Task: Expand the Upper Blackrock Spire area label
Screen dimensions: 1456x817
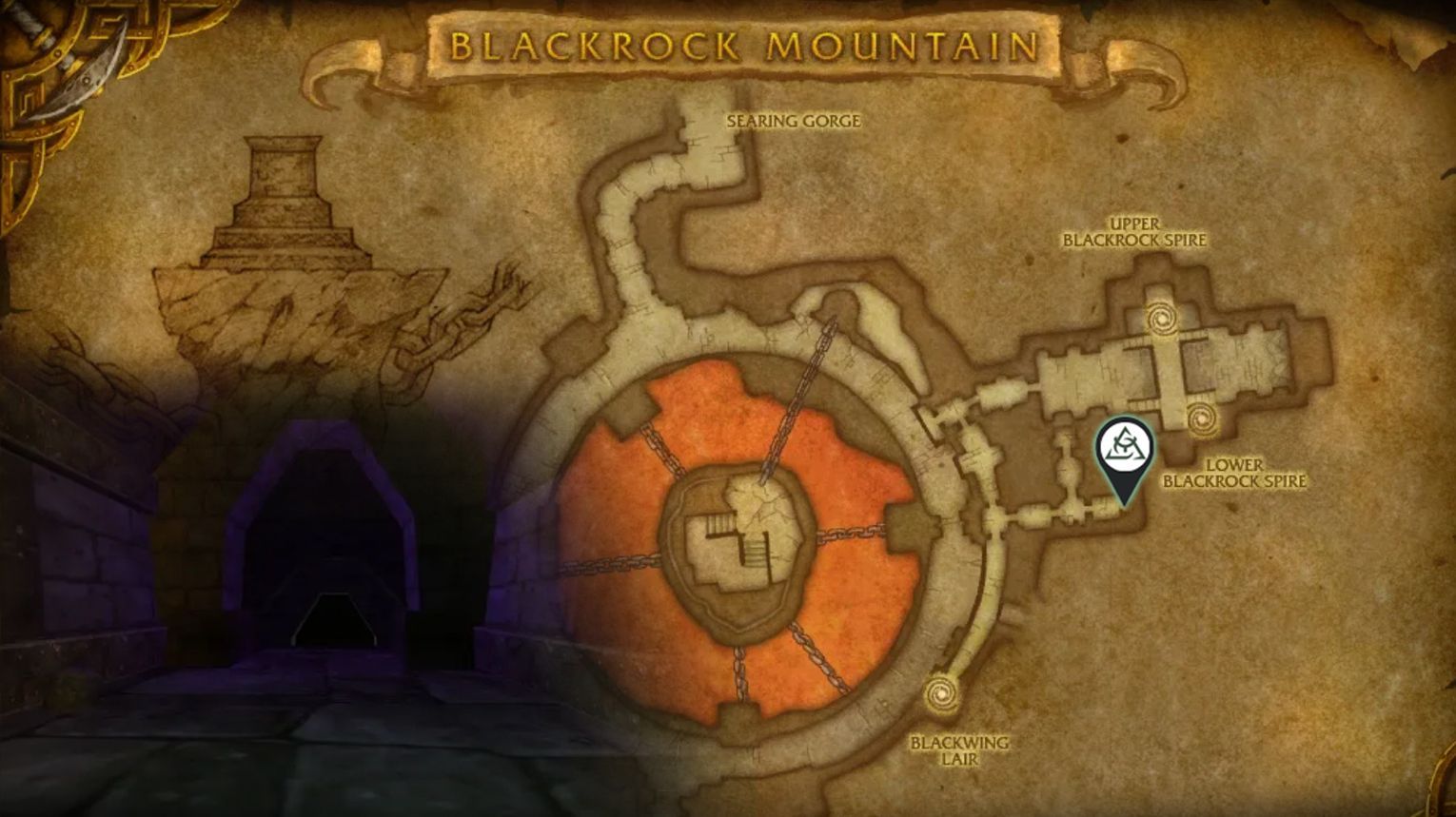Action: coord(1137,233)
